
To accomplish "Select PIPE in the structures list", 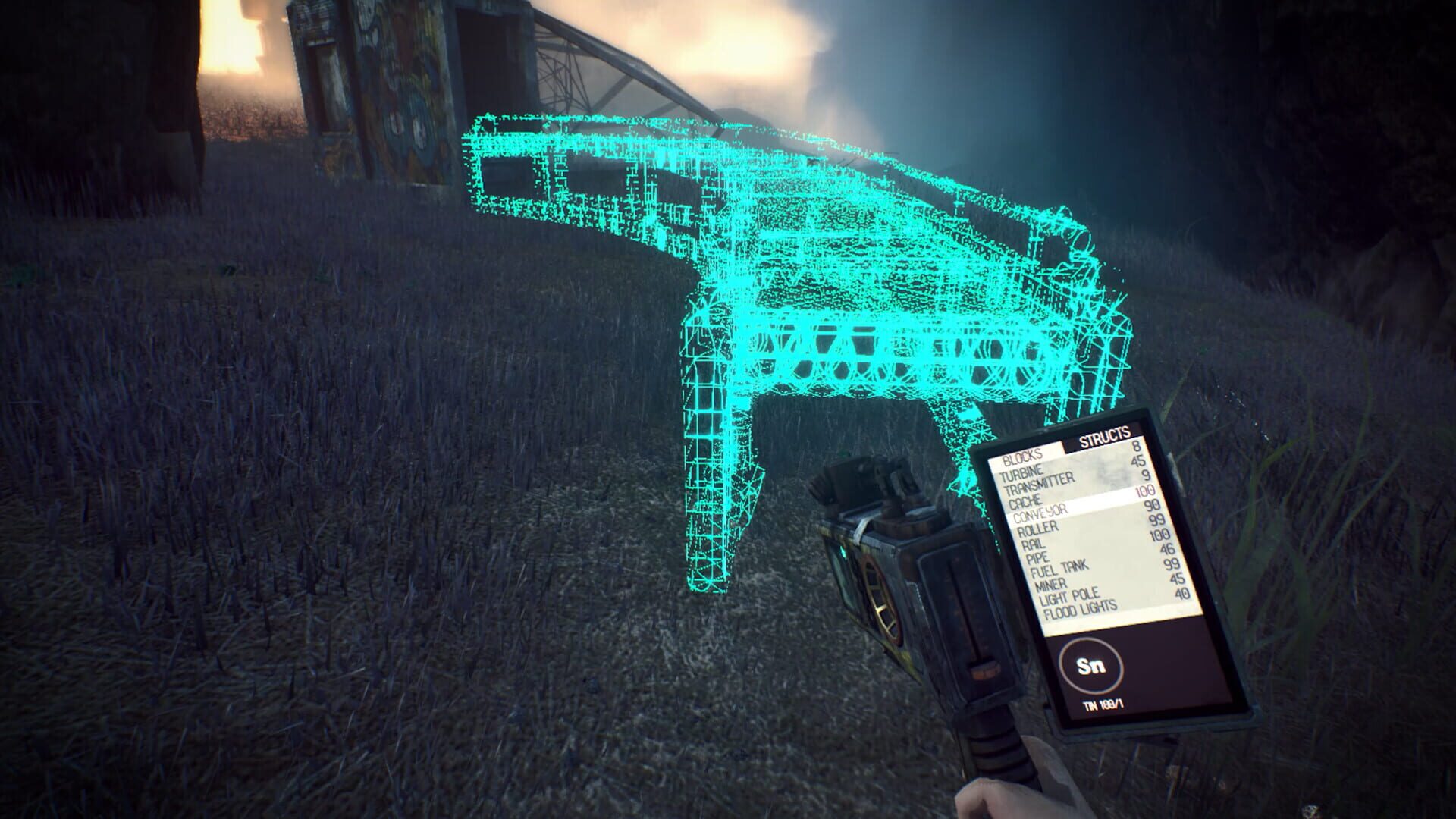I will tap(1036, 558).
